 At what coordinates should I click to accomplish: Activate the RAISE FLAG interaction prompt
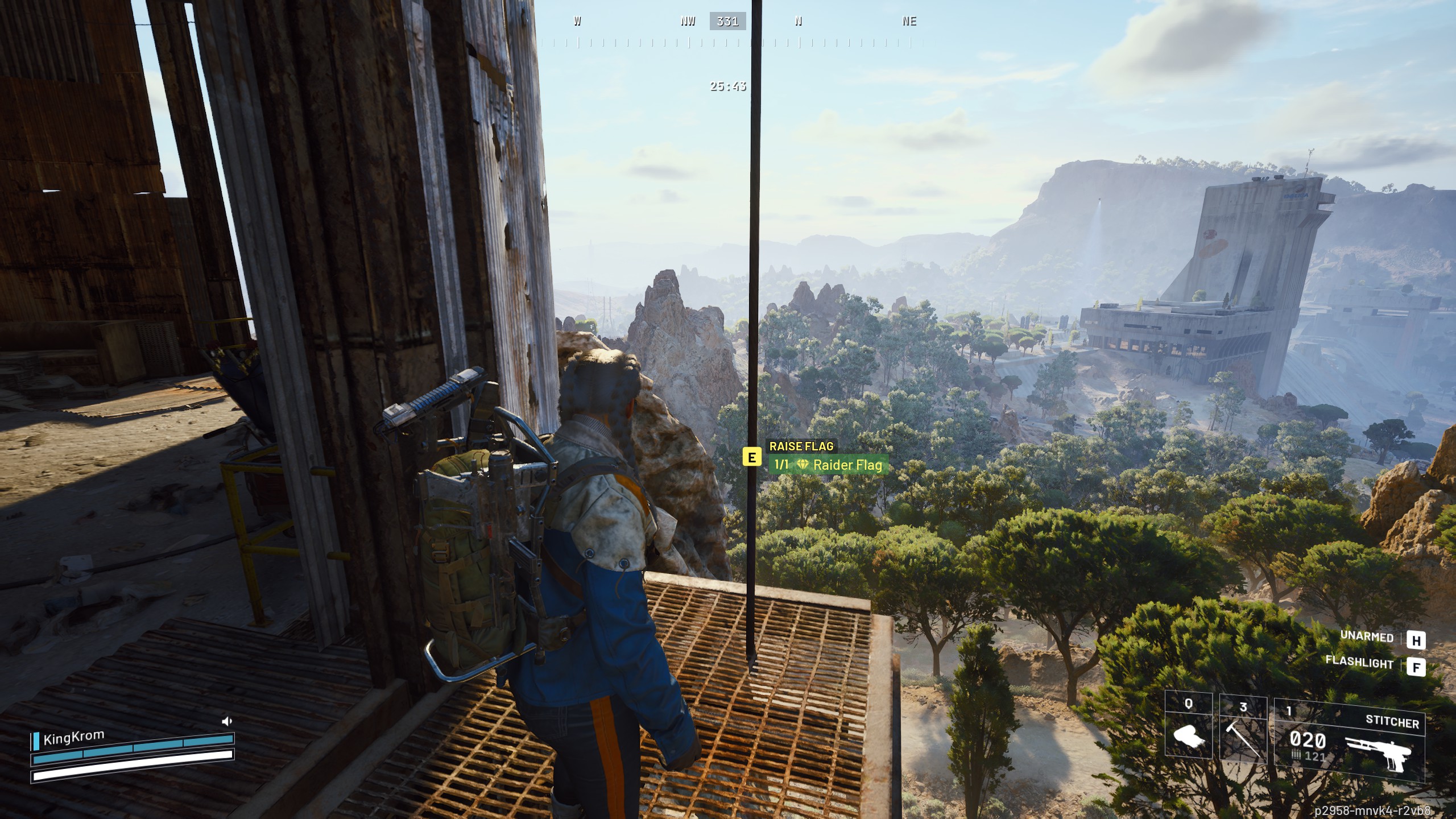click(802, 447)
